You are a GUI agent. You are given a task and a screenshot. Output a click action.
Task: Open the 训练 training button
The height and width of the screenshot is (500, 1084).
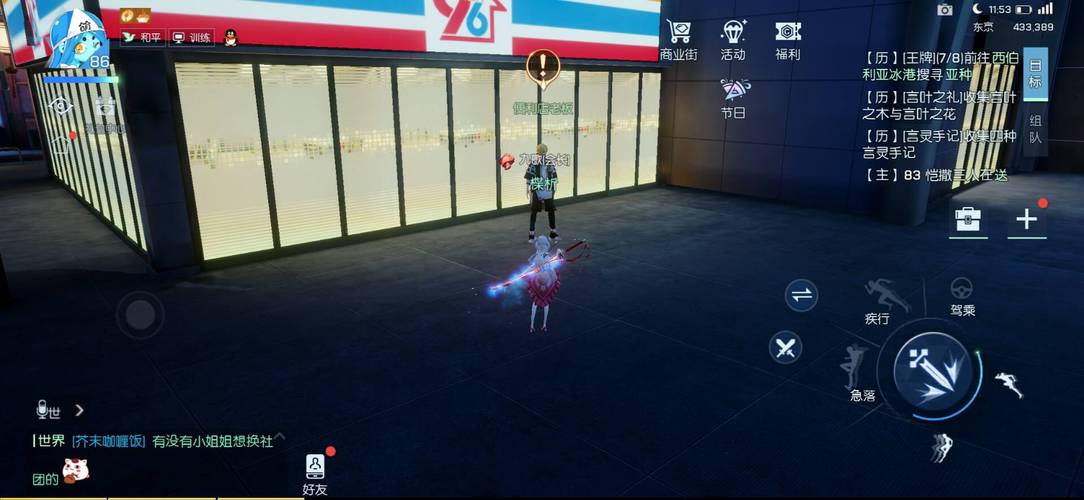coord(192,37)
